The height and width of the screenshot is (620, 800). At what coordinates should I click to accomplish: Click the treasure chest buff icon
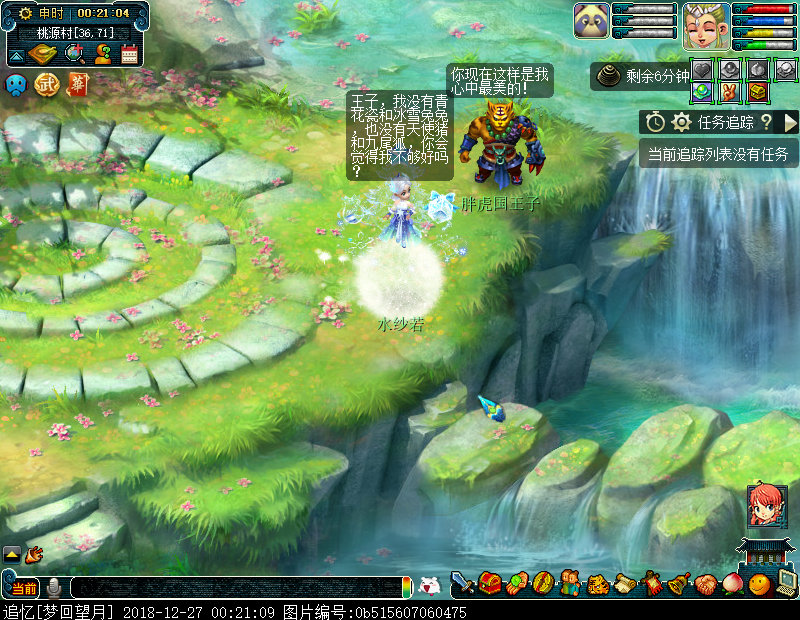point(758,91)
